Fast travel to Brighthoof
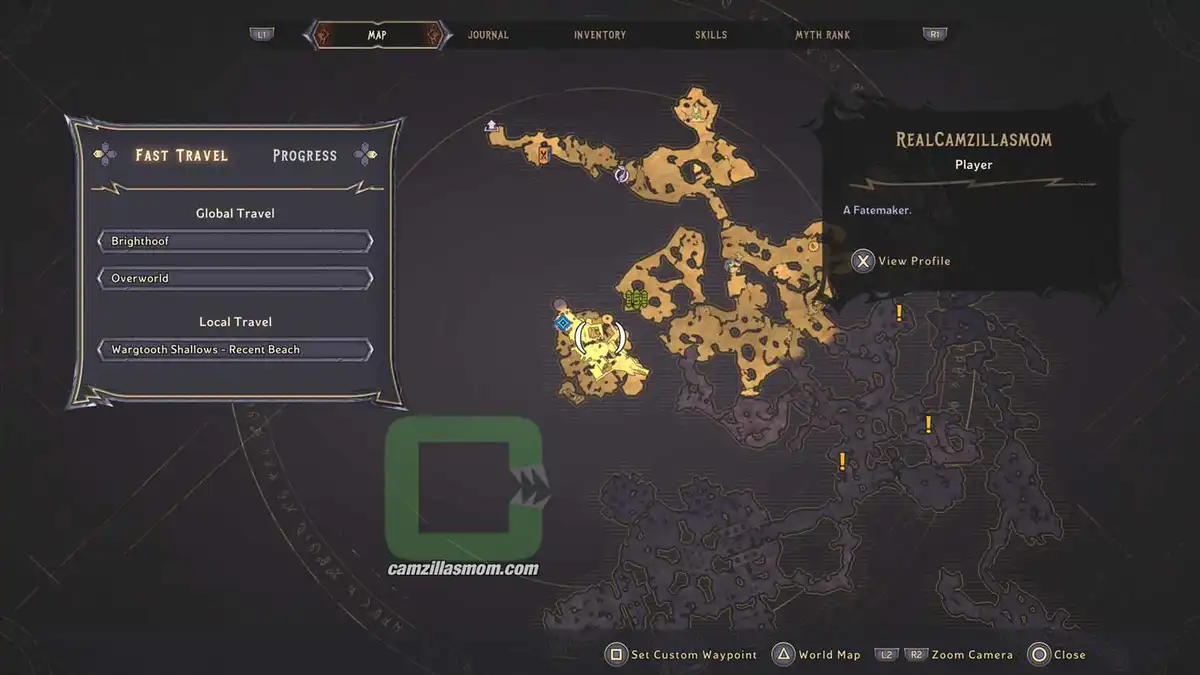Screen dimensions: 1200x675 [x=235, y=242]
